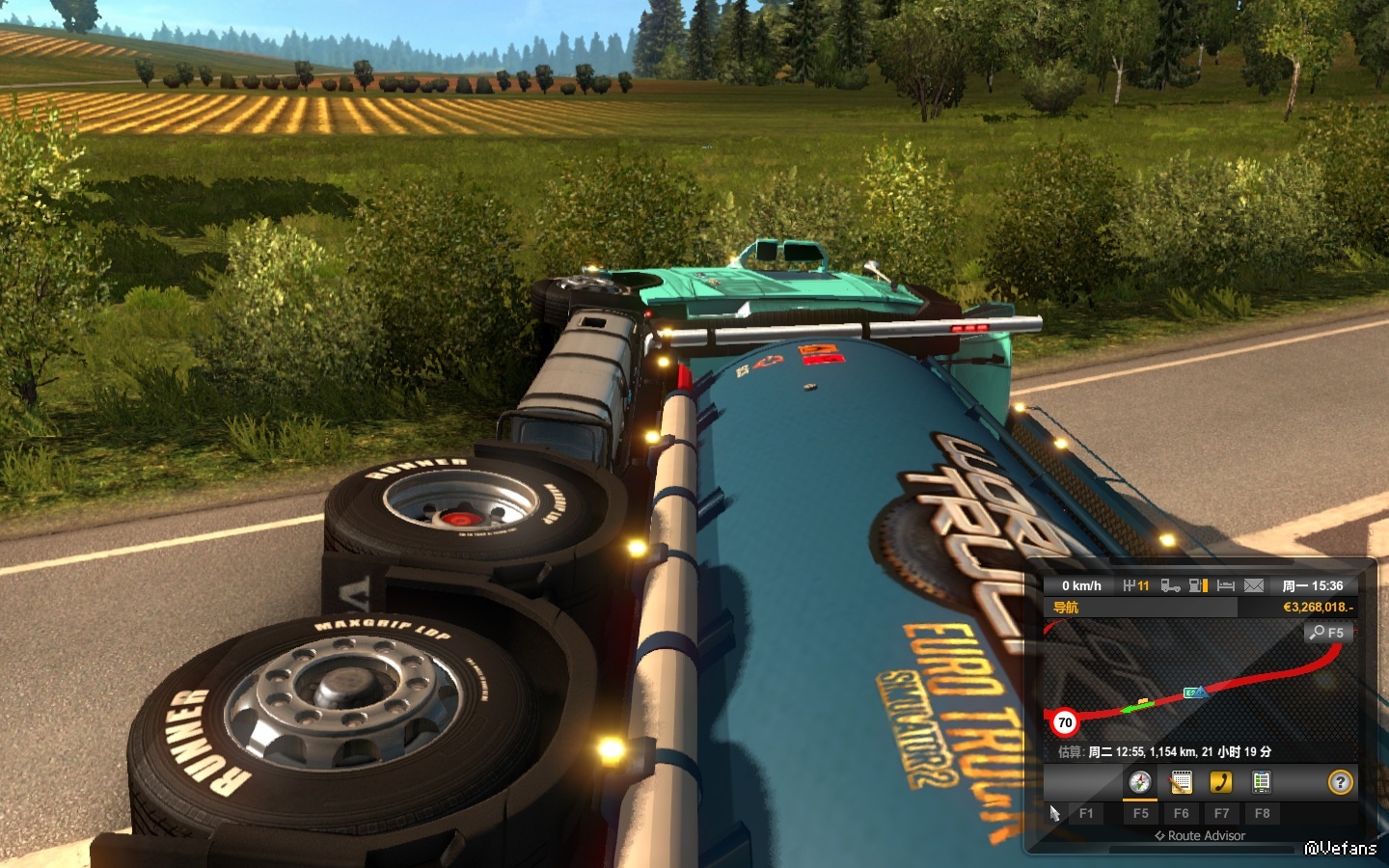Select the 导航 navigation header
The image size is (1389, 868).
click(1066, 608)
